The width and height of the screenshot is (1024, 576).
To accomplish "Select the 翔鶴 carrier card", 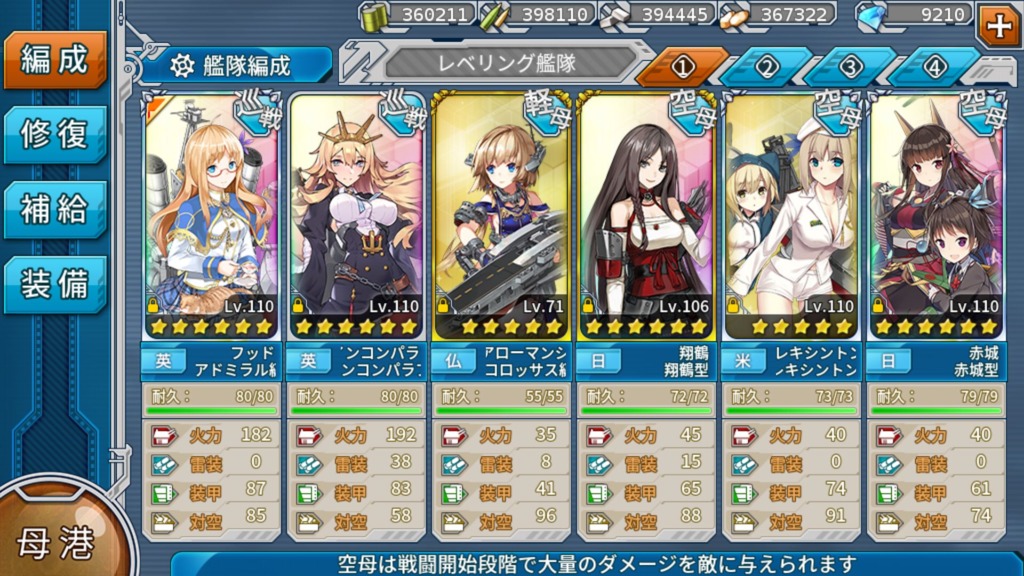I will [647, 215].
